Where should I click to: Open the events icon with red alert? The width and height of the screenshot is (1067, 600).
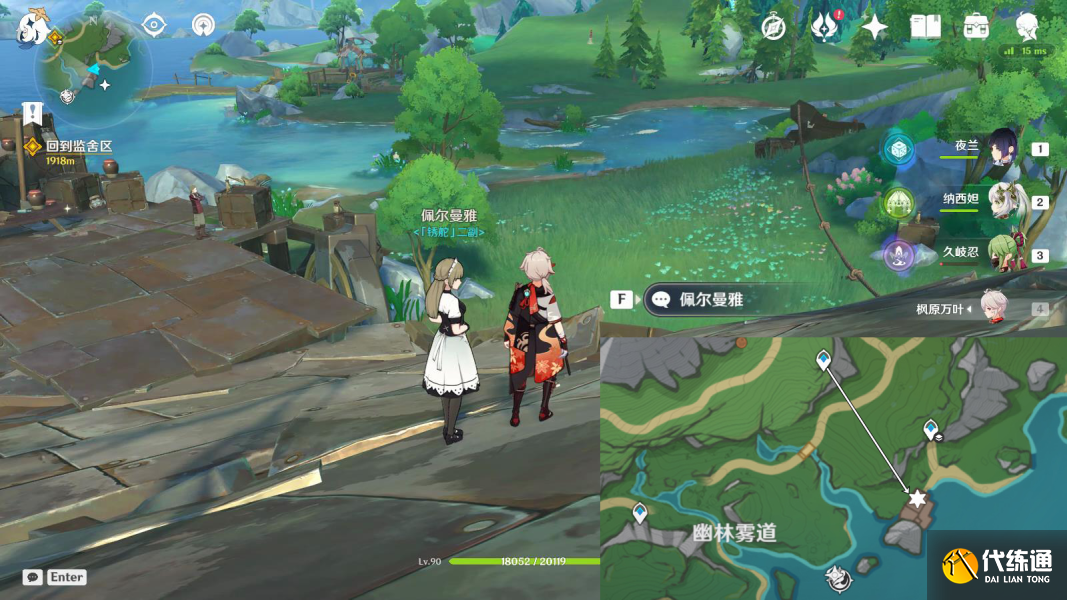point(825,27)
